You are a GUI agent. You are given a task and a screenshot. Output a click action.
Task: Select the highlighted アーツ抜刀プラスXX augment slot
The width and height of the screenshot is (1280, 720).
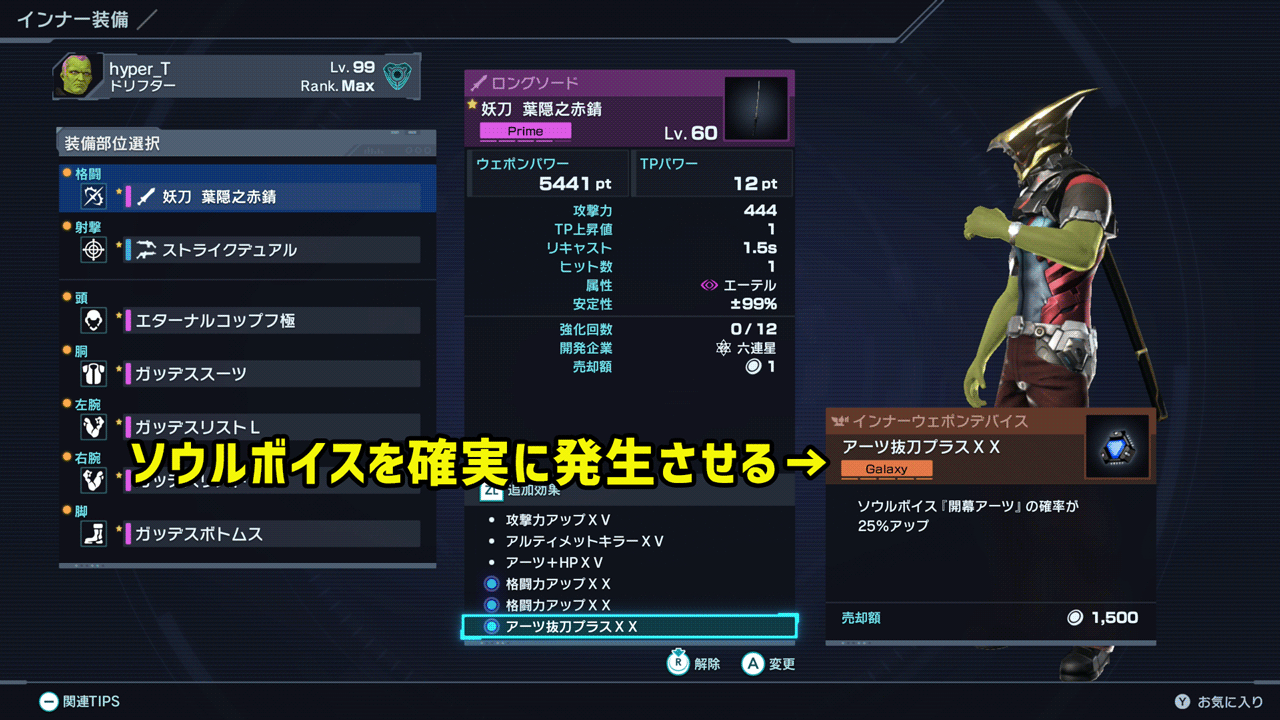point(629,627)
